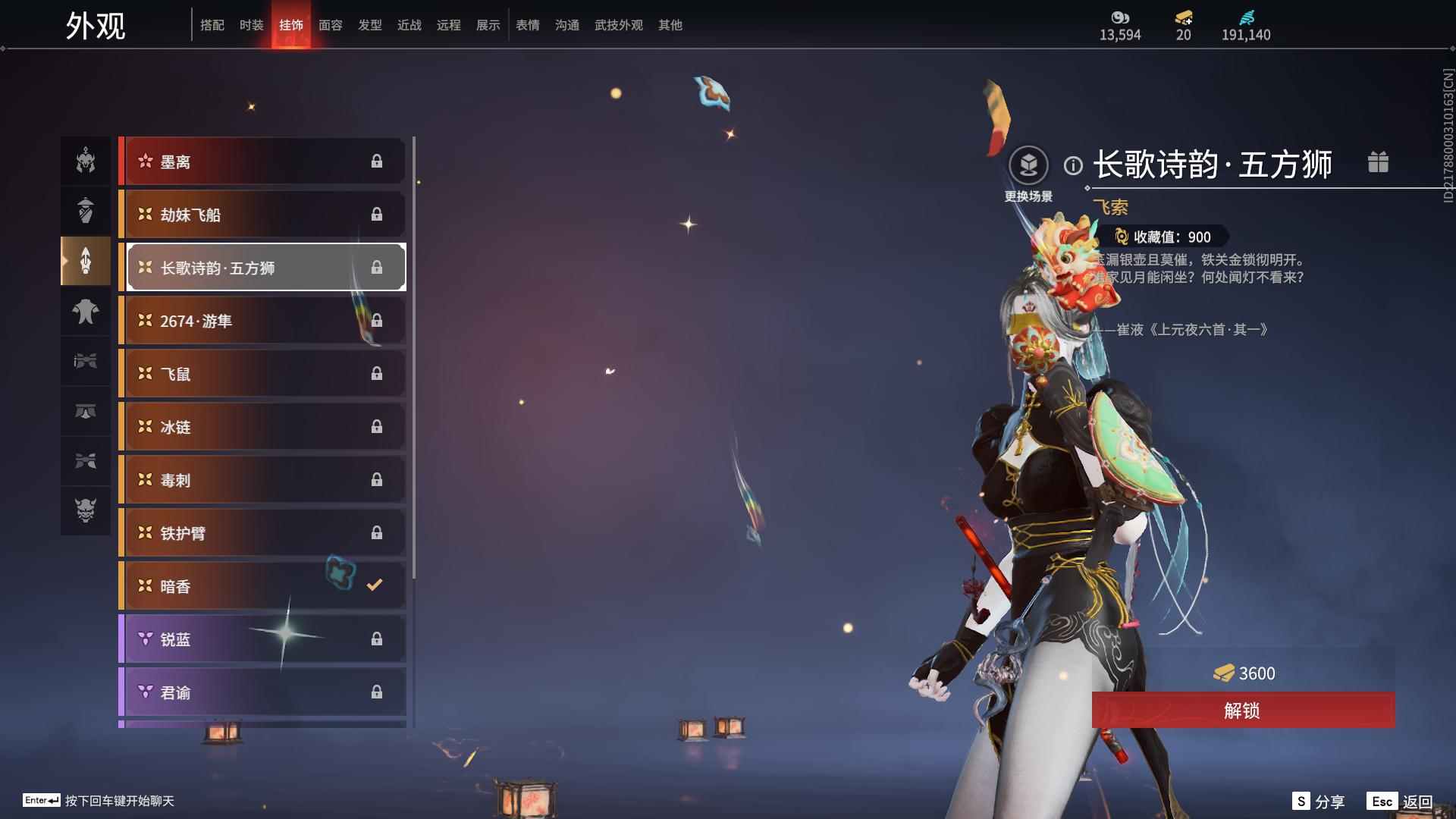The width and height of the screenshot is (1456, 819).
Task: Open the 搭配 tab
Action: (212, 25)
